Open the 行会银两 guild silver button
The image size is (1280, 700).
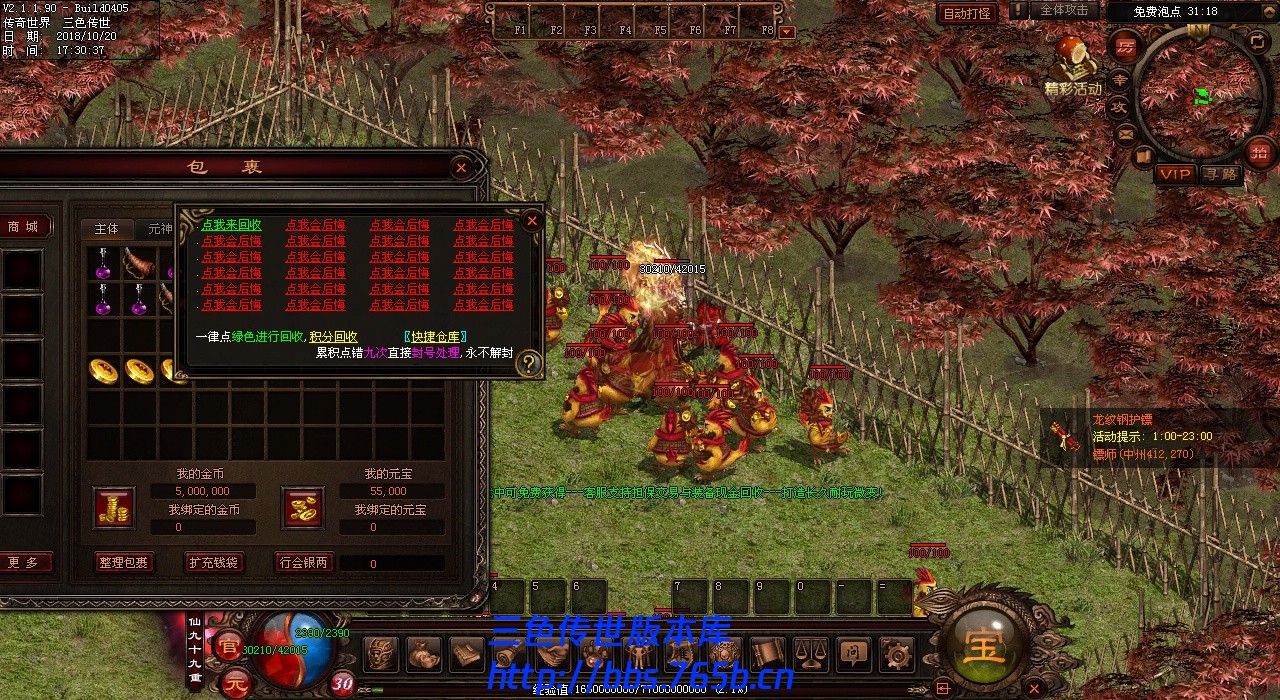(x=303, y=563)
